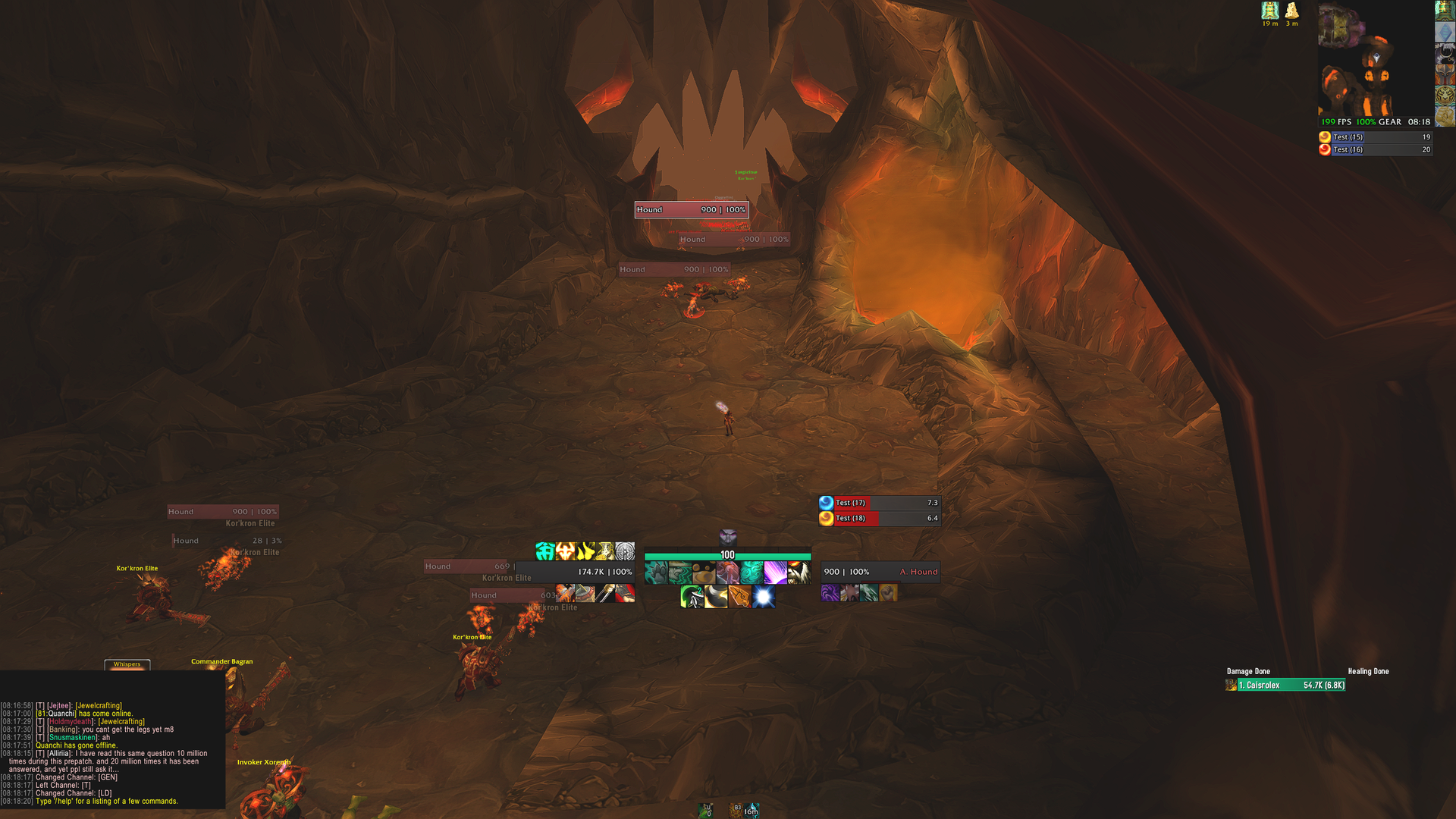
Task: Click the golden fist icon beside minimap
Action: point(1445,116)
